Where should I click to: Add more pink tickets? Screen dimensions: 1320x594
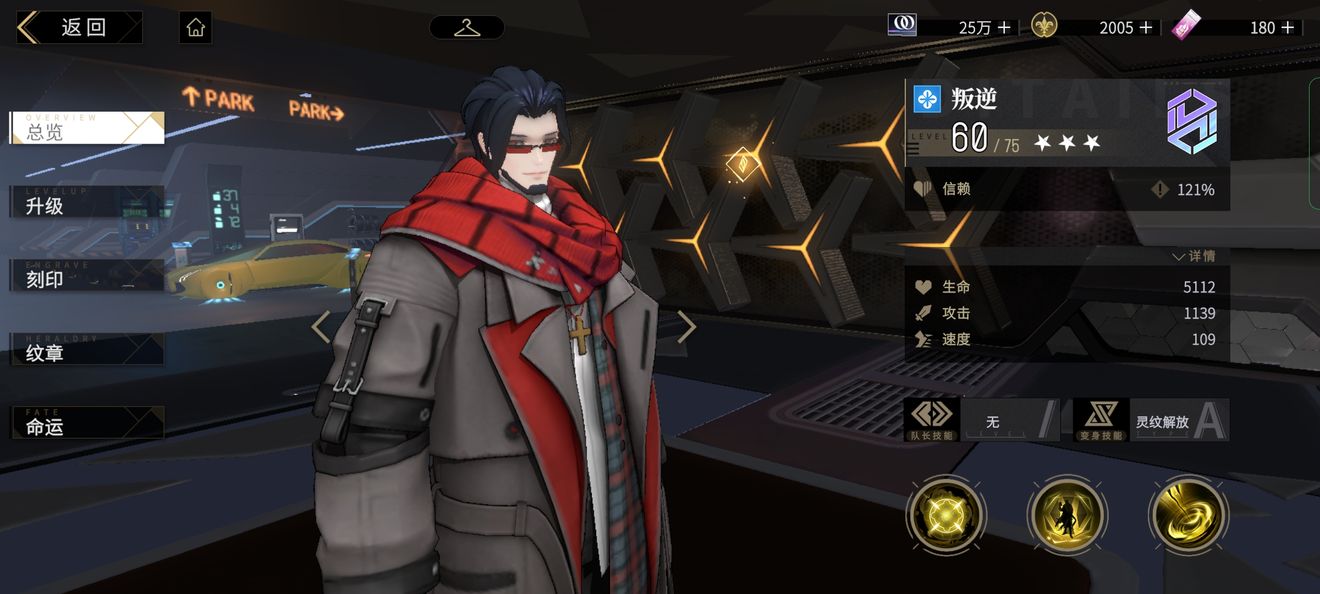(x=1288, y=28)
